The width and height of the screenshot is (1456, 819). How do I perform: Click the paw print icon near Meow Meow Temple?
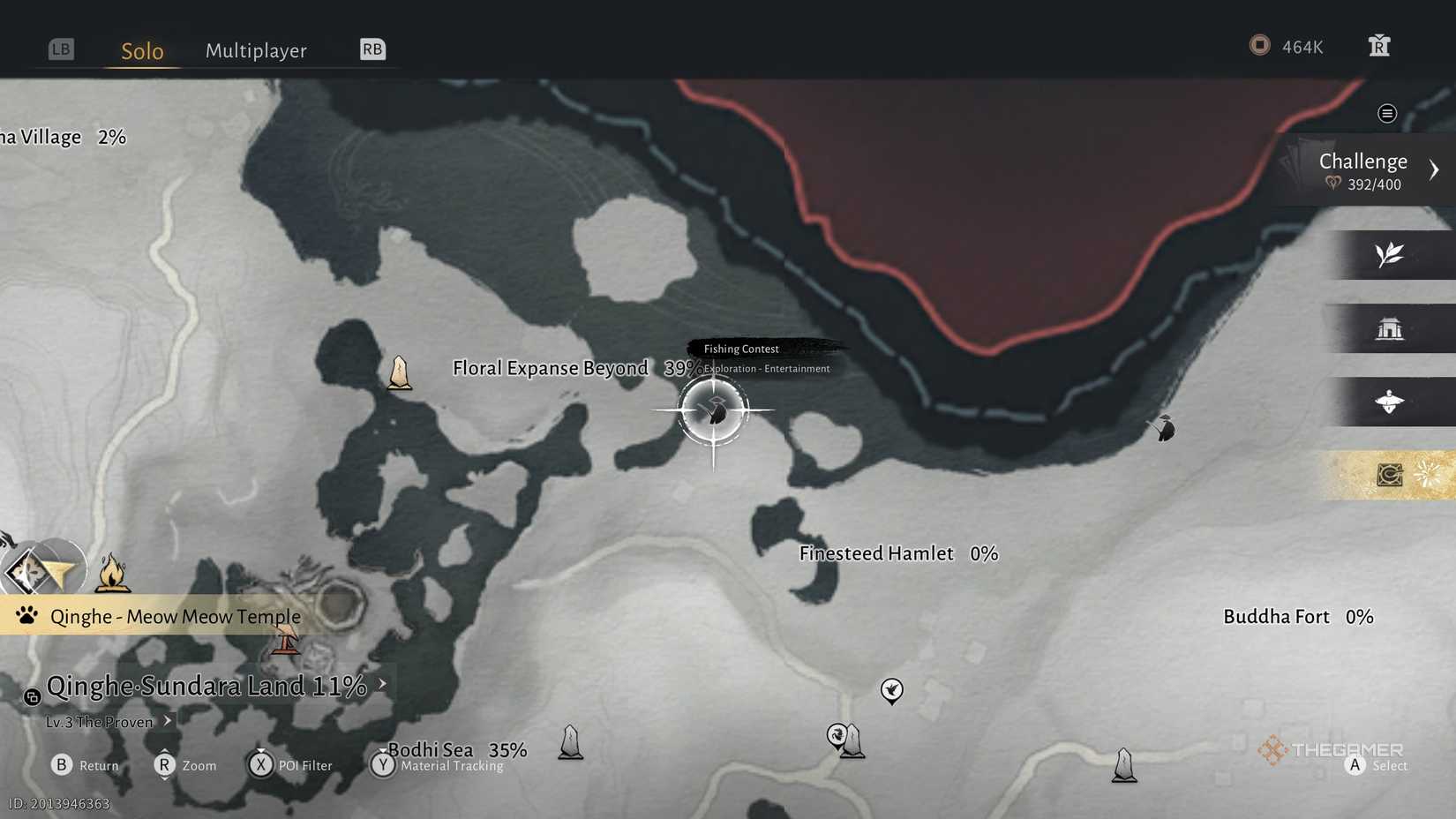click(x=26, y=616)
